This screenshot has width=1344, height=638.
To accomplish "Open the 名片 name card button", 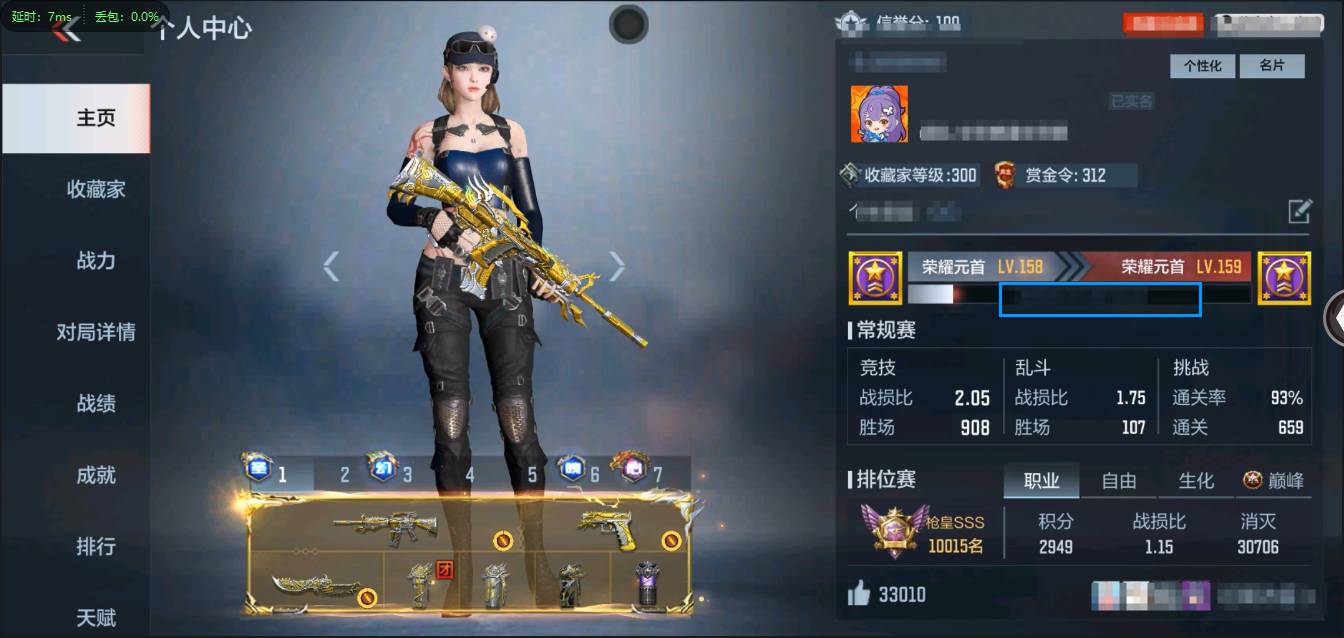I will 1271,66.
